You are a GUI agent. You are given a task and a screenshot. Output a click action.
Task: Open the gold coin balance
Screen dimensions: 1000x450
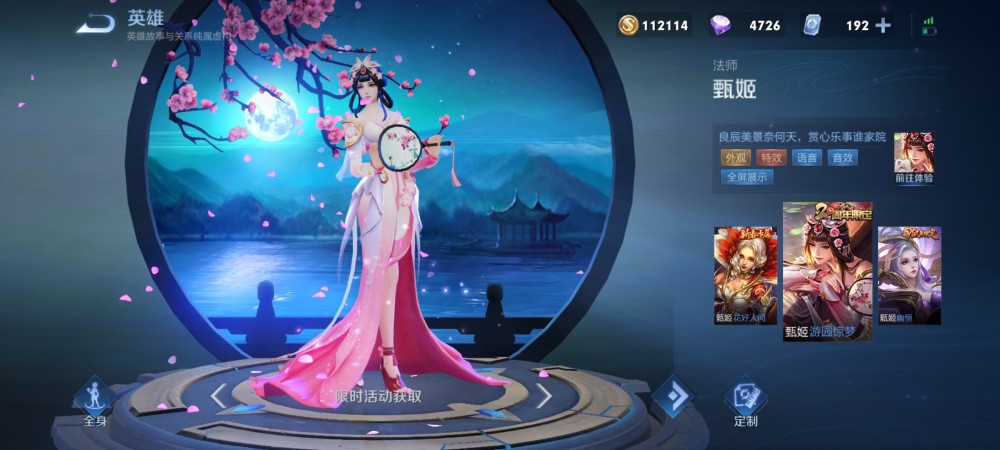click(x=653, y=26)
